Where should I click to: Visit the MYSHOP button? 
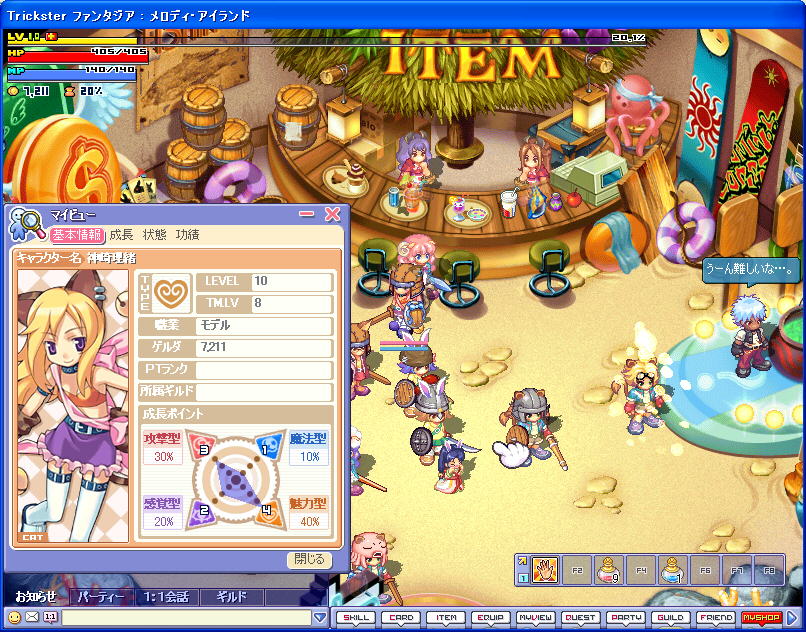[760, 618]
